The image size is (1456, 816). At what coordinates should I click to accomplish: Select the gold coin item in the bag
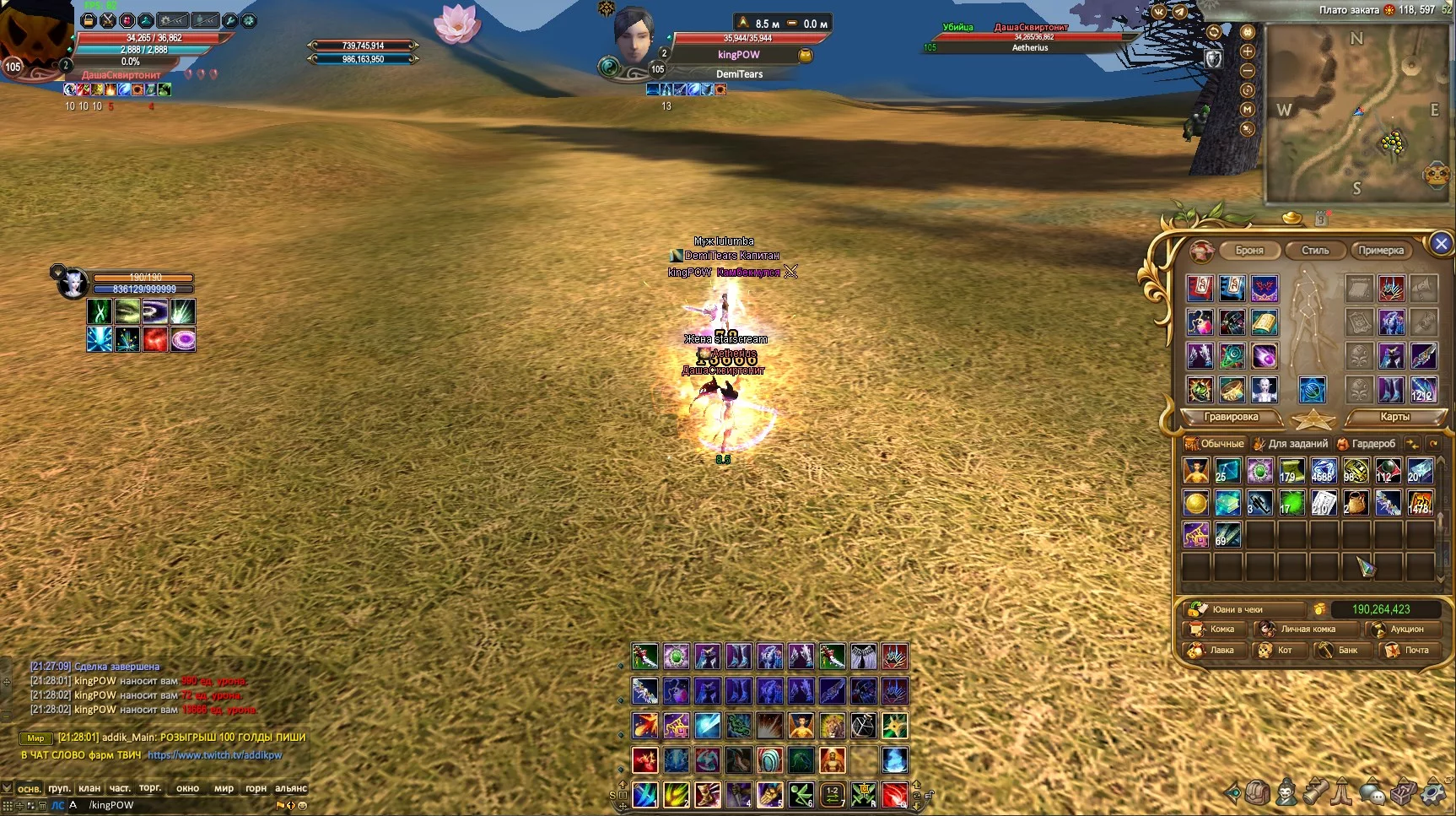point(1195,504)
